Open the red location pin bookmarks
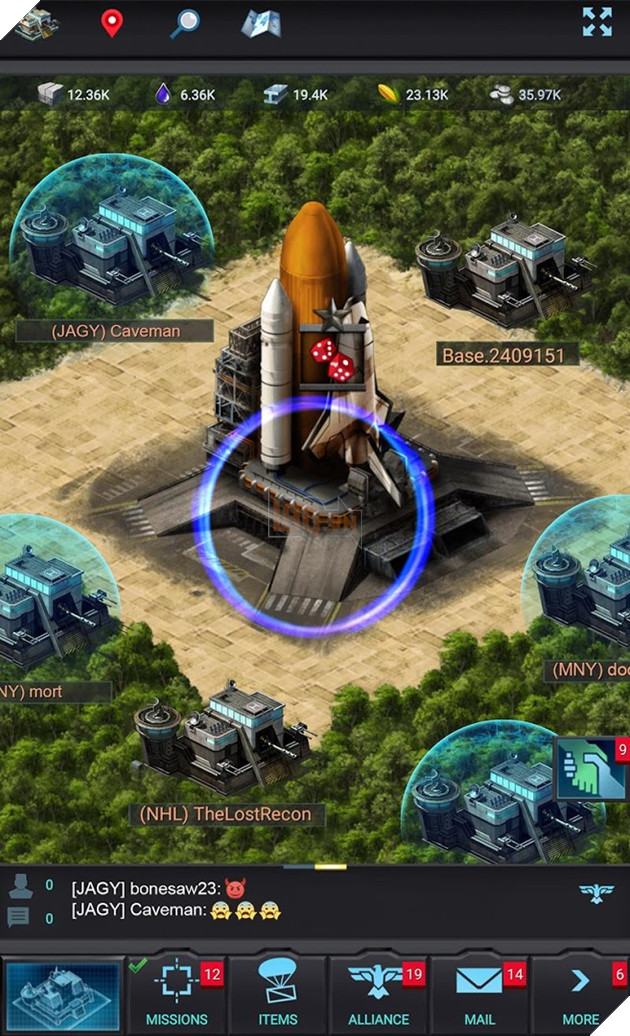 click(112, 23)
